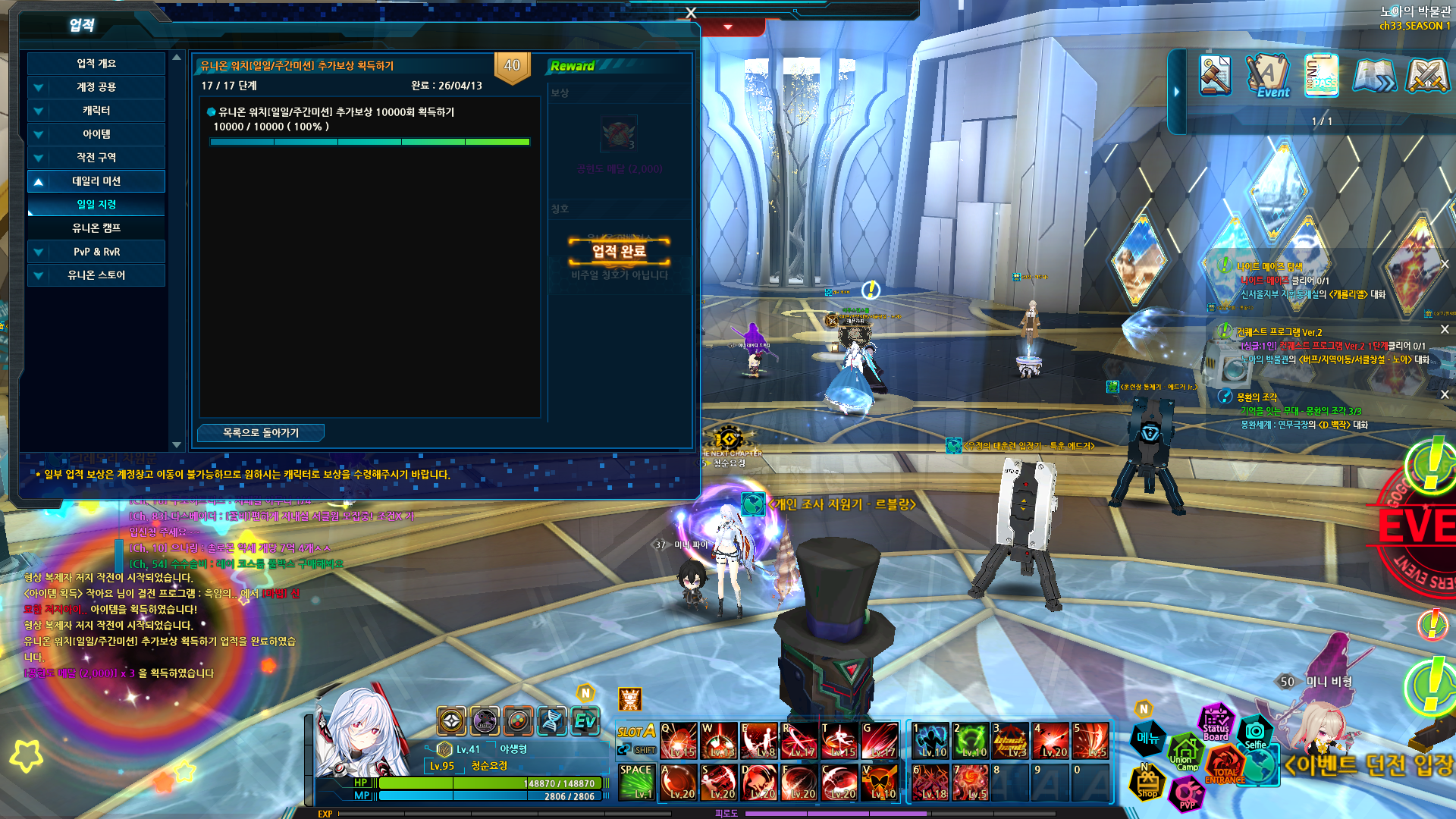Open the 메뉴 hexagon button
This screenshot has width=1456, height=819.
click(1148, 737)
